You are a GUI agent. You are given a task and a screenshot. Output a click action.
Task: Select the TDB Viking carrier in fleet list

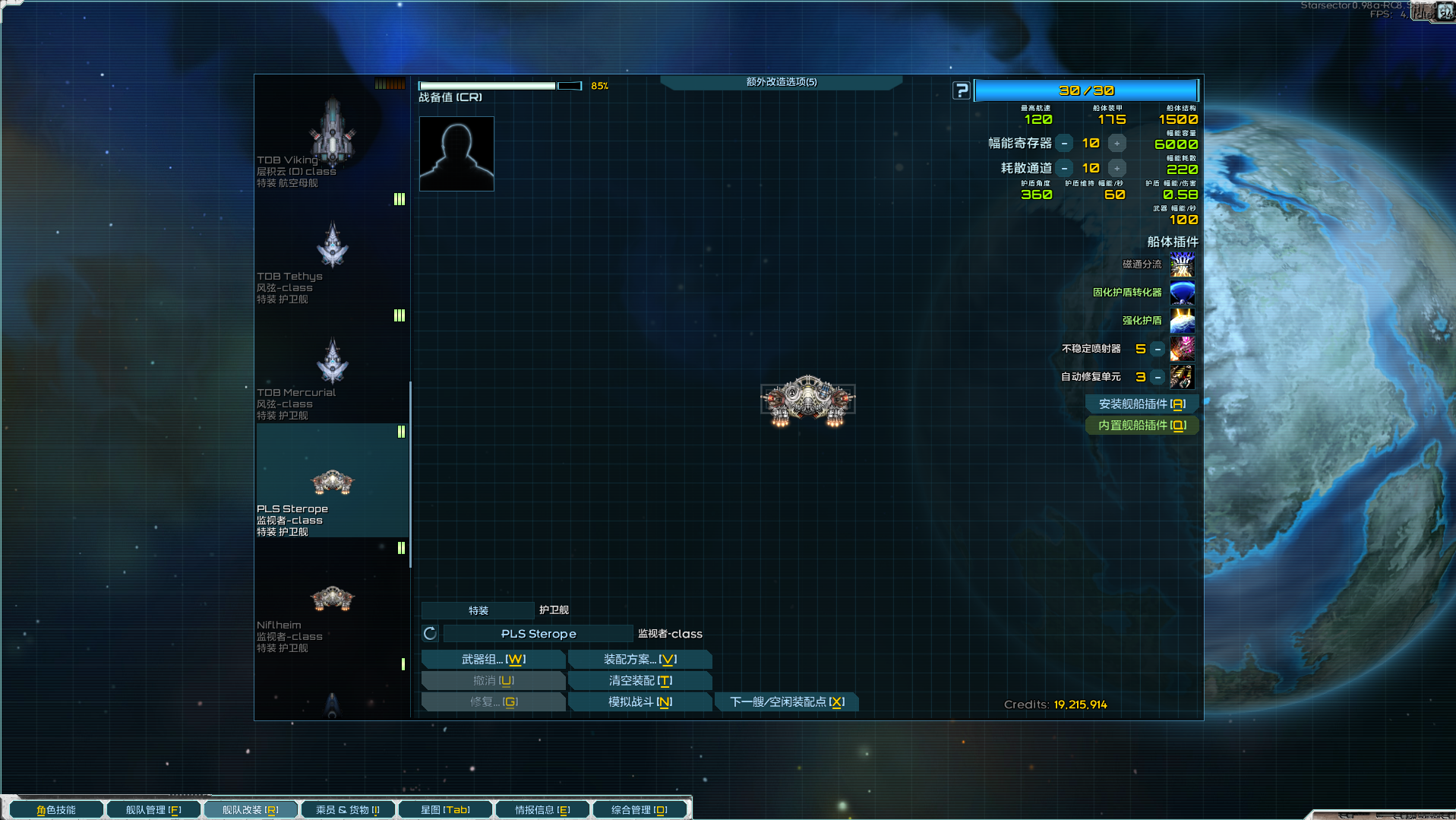(332, 137)
